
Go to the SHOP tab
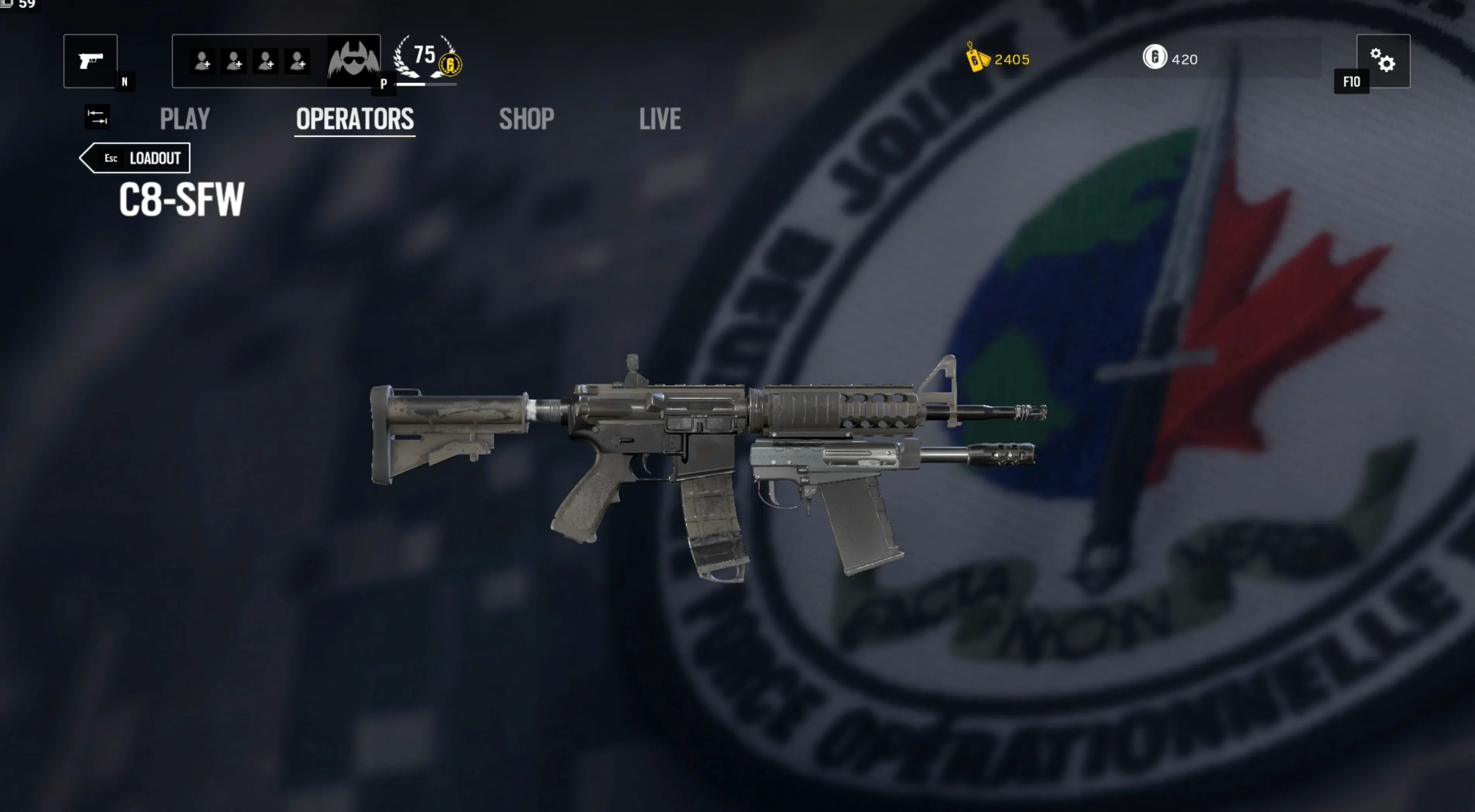pos(526,119)
